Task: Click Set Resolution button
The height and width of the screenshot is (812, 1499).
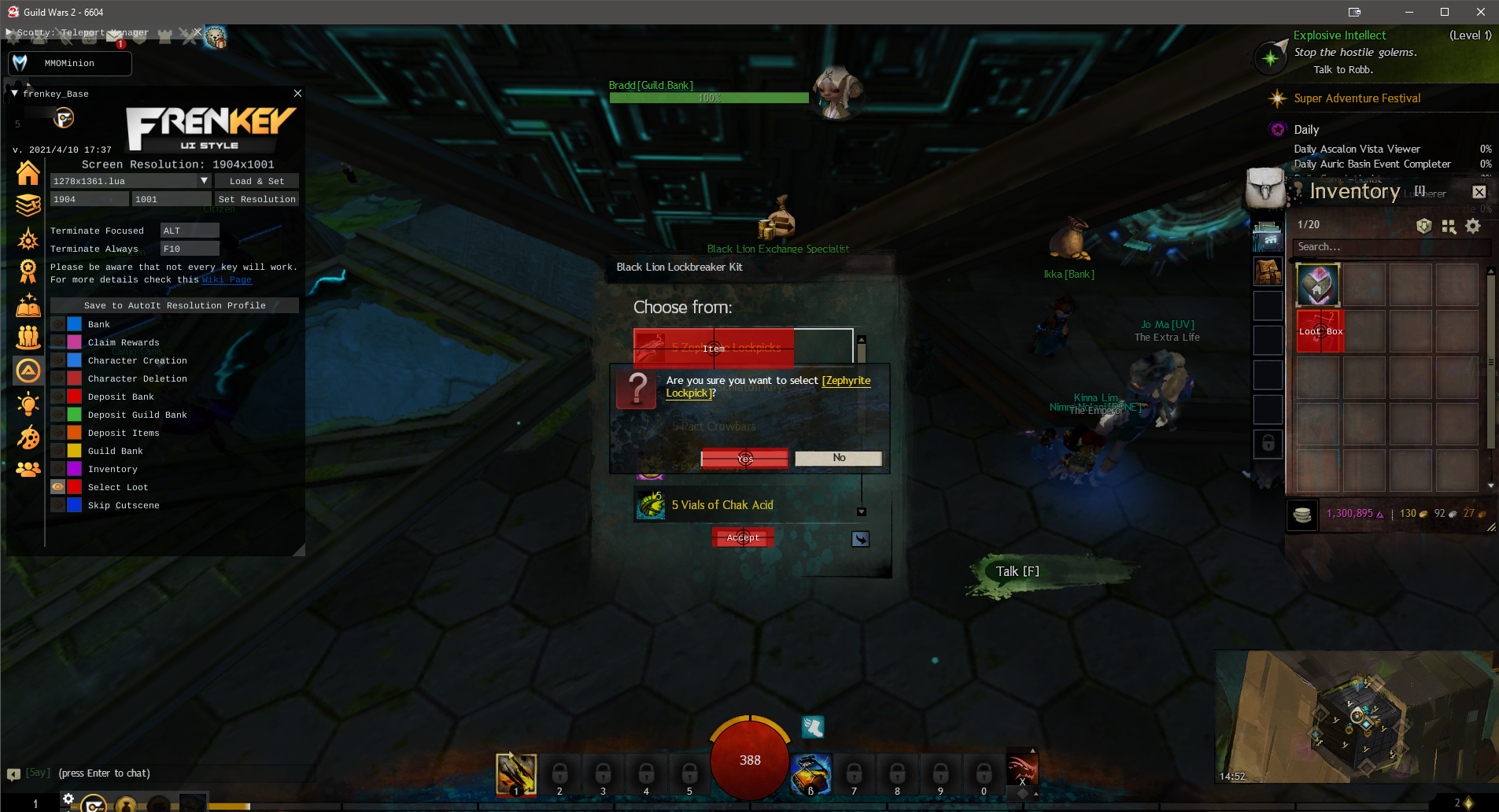Action: coord(257,199)
